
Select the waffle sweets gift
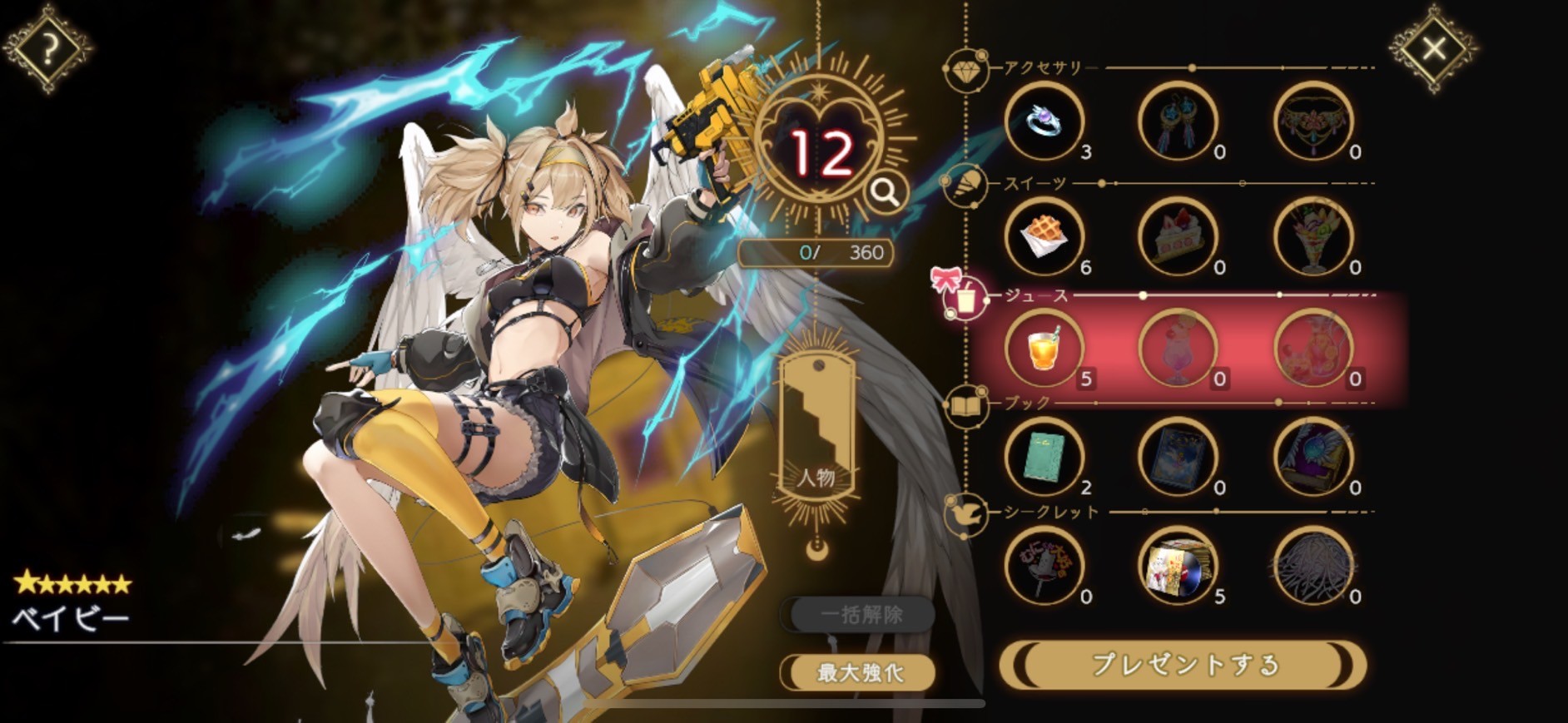pyautogui.click(x=1045, y=237)
